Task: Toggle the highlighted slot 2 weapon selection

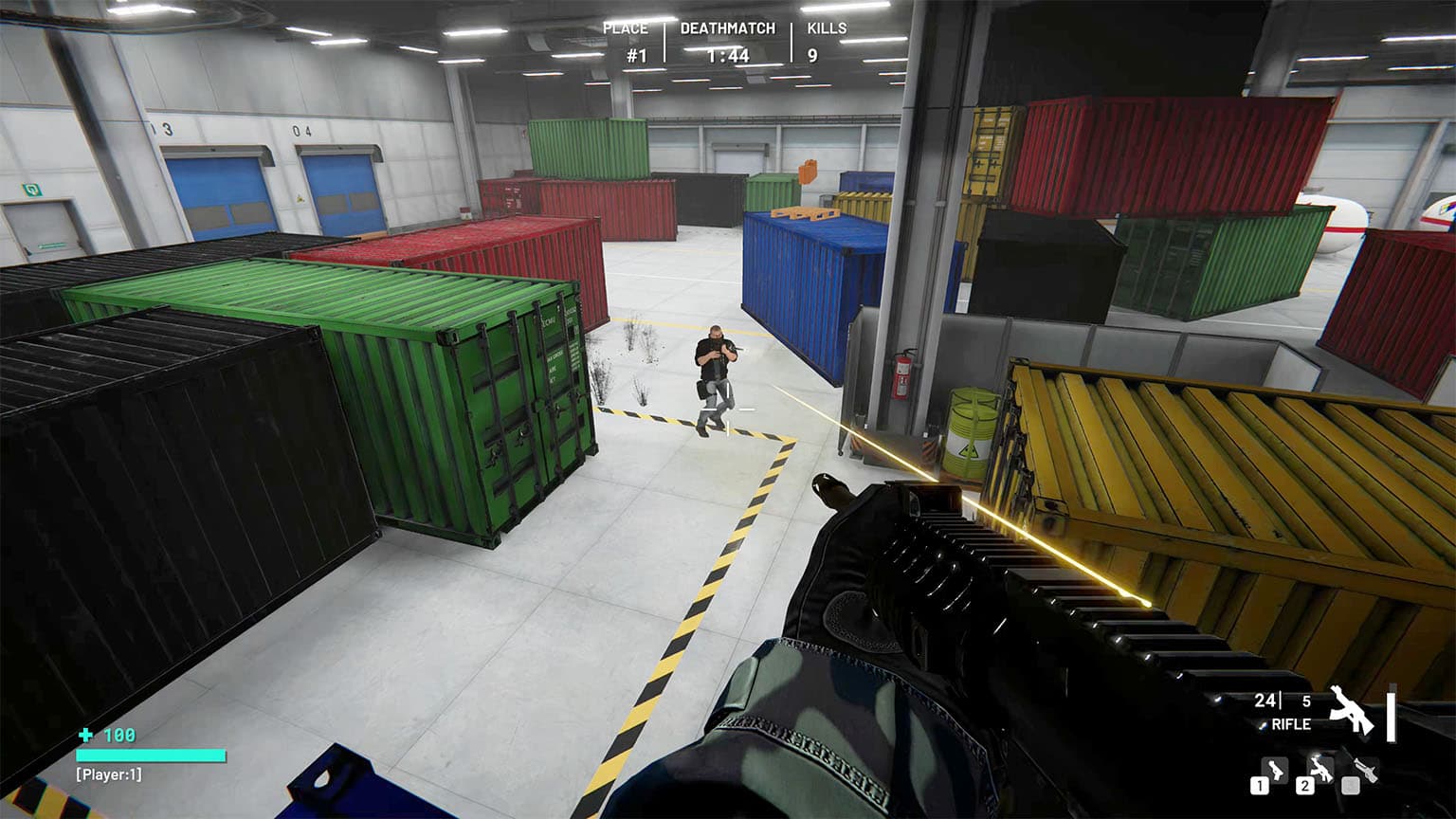Action: pos(1321,771)
